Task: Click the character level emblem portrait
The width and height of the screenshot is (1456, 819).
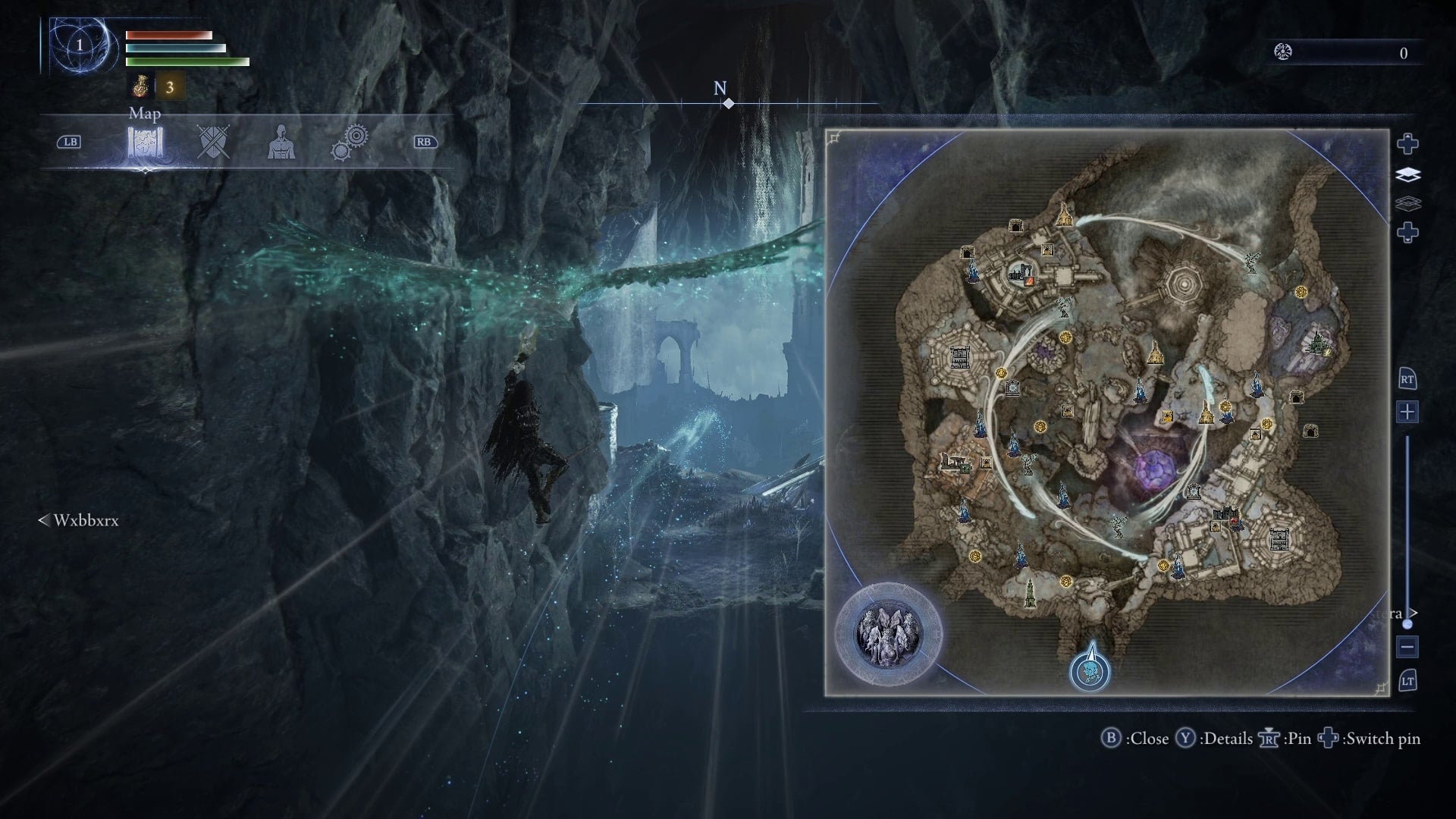Action: click(x=80, y=45)
